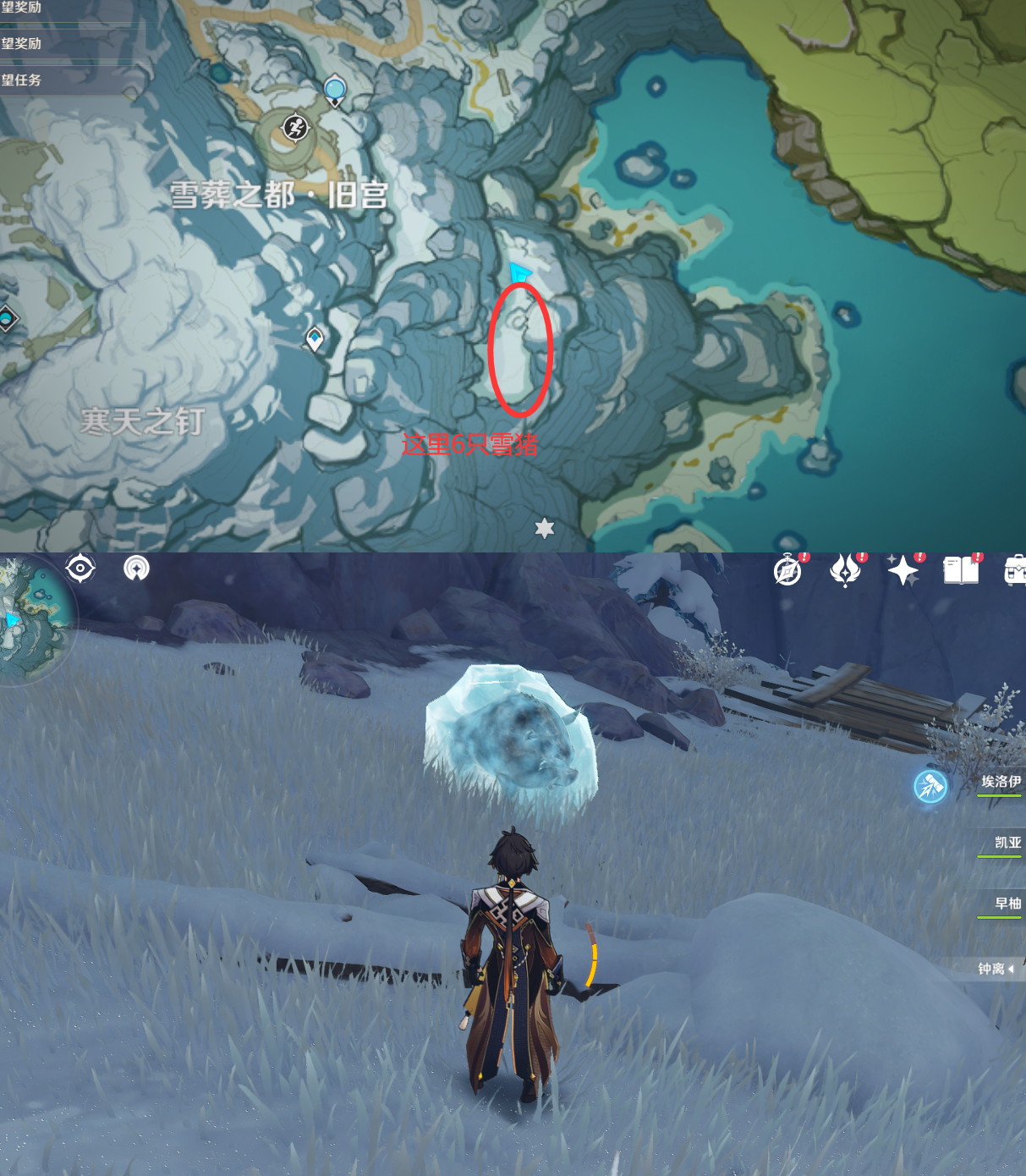Viewport: 1026px width, 1176px height.
Task: Select the teleport waypoint nearest 寒天之钉
Action: pyautogui.click(x=315, y=339)
